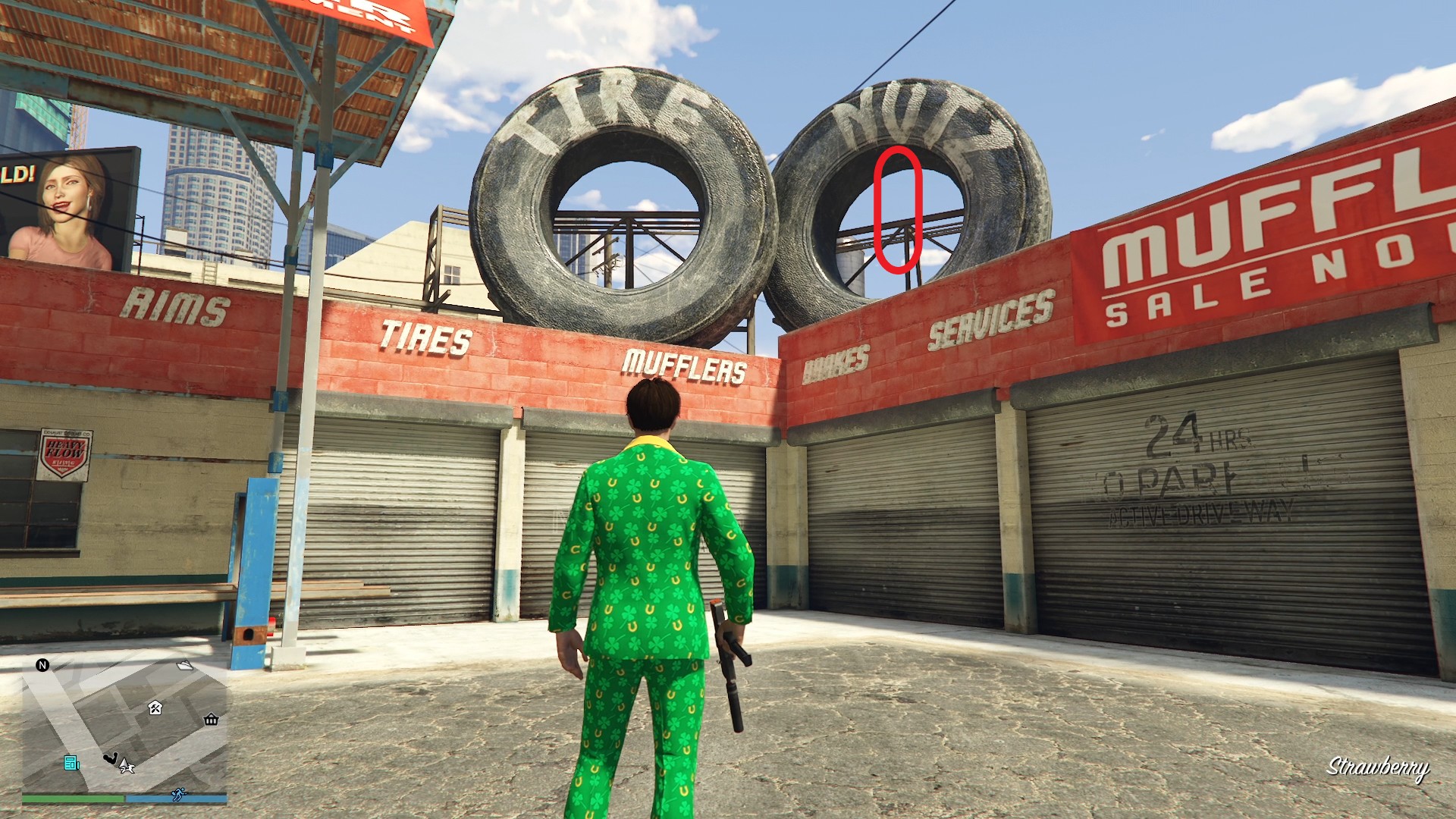Select the blue running-man icon above the stamina bar
This screenshot has width=1456, height=819.
pos(179,795)
